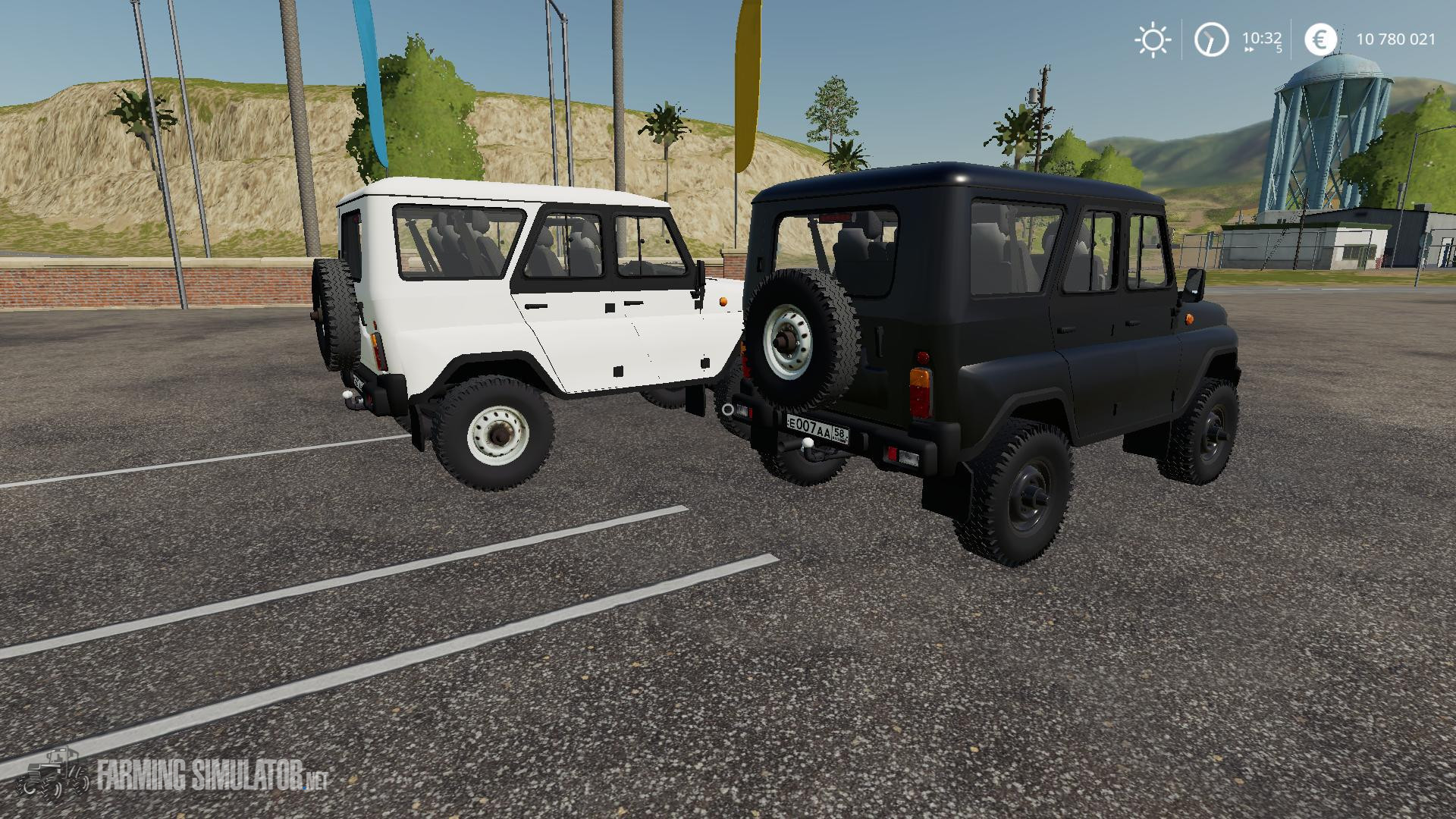Click the sun weather icon in the HUD
The height and width of the screenshot is (819, 1456).
click(1153, 39)
